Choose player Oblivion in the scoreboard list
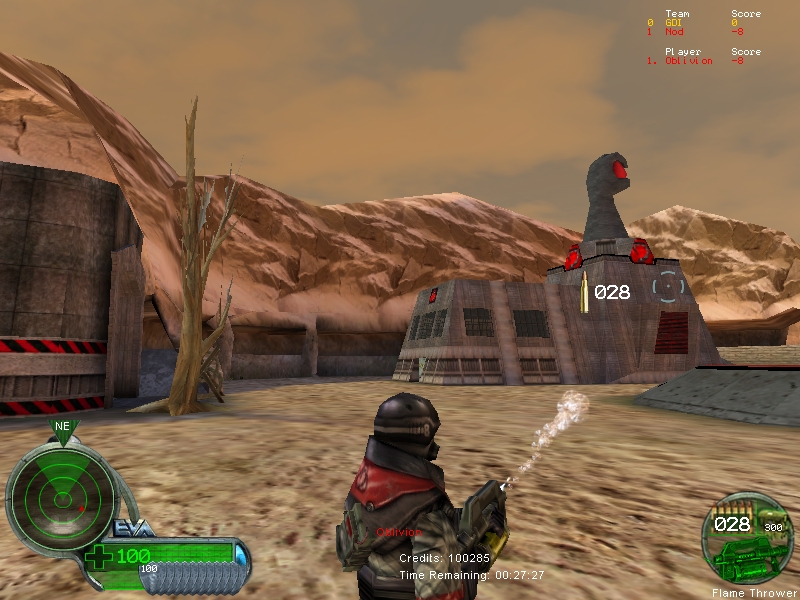Viewport: 800px width, 600px height. tap(689, 61)
